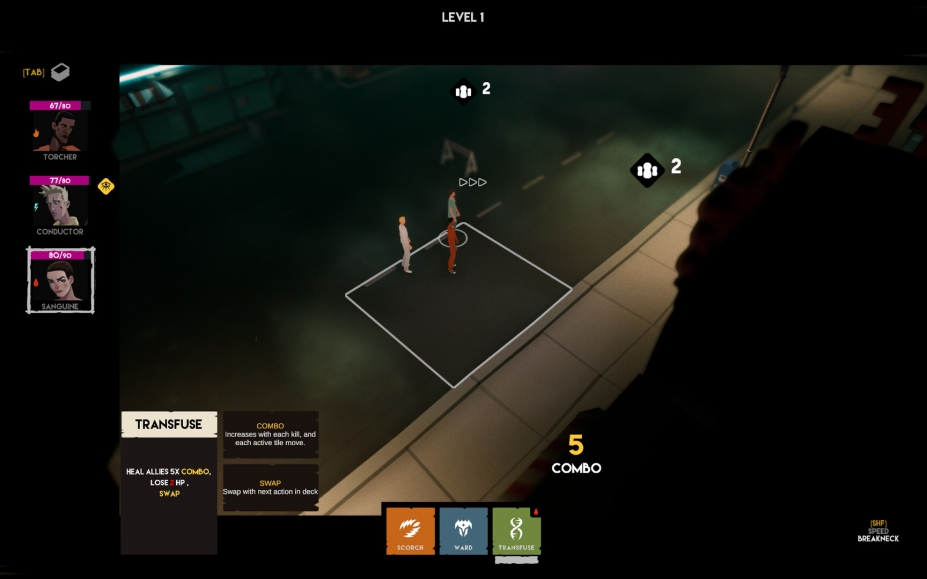927x579 pixels.
Task: Open the deck cube icon
Action: 61,72
